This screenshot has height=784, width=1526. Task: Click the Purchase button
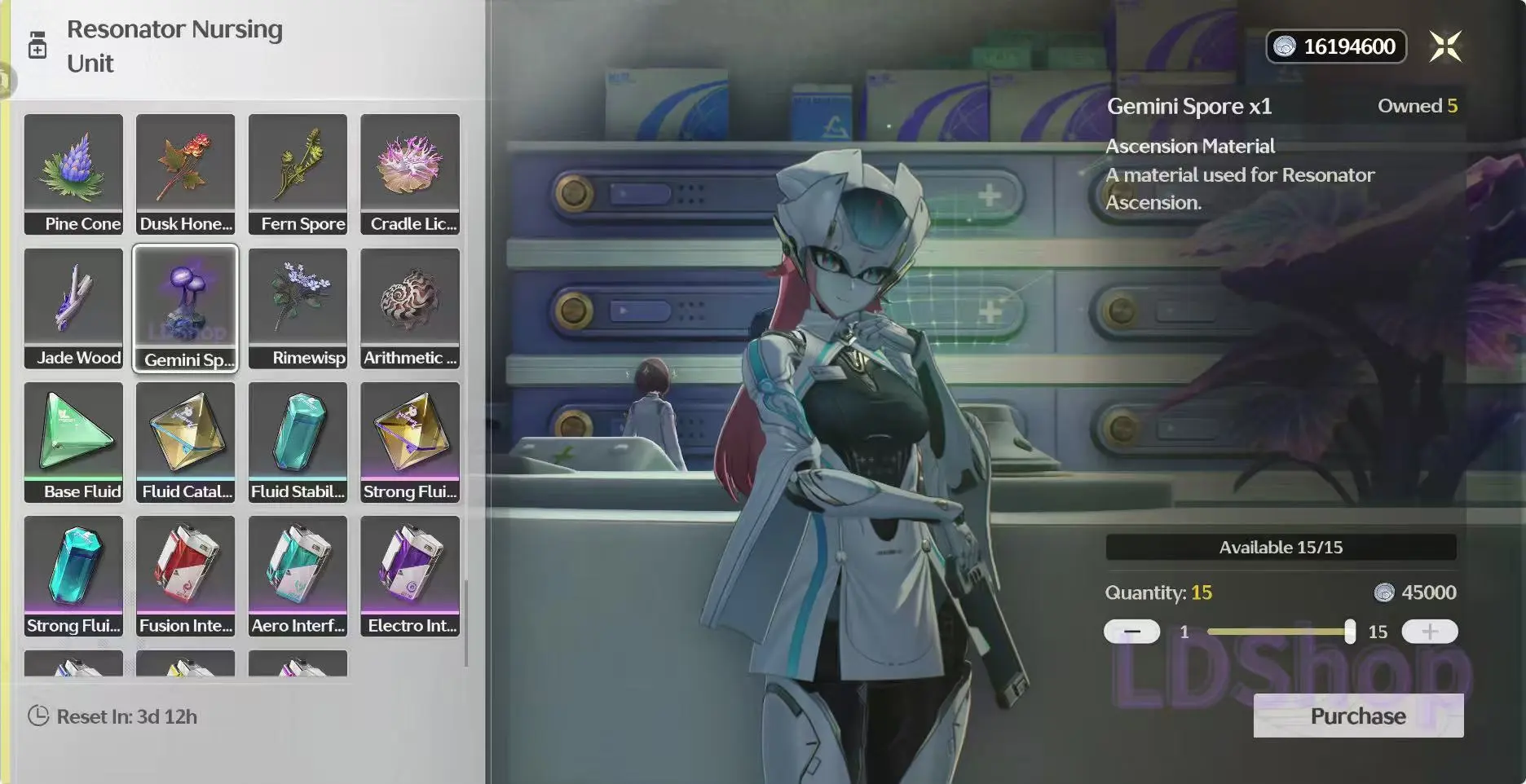[1358, 716]
